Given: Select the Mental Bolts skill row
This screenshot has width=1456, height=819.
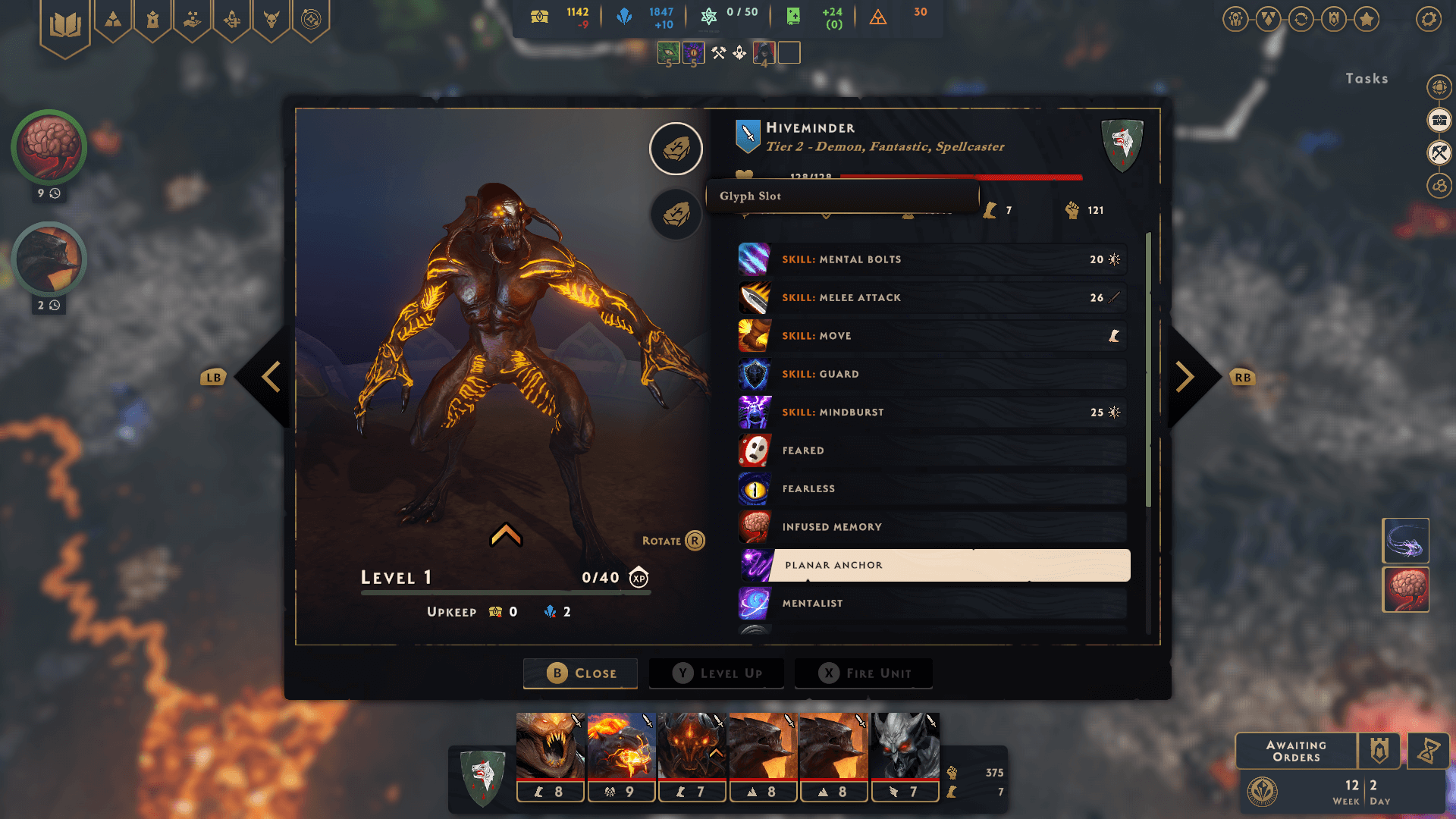Looking at the screenshot, I should (933, 259).
